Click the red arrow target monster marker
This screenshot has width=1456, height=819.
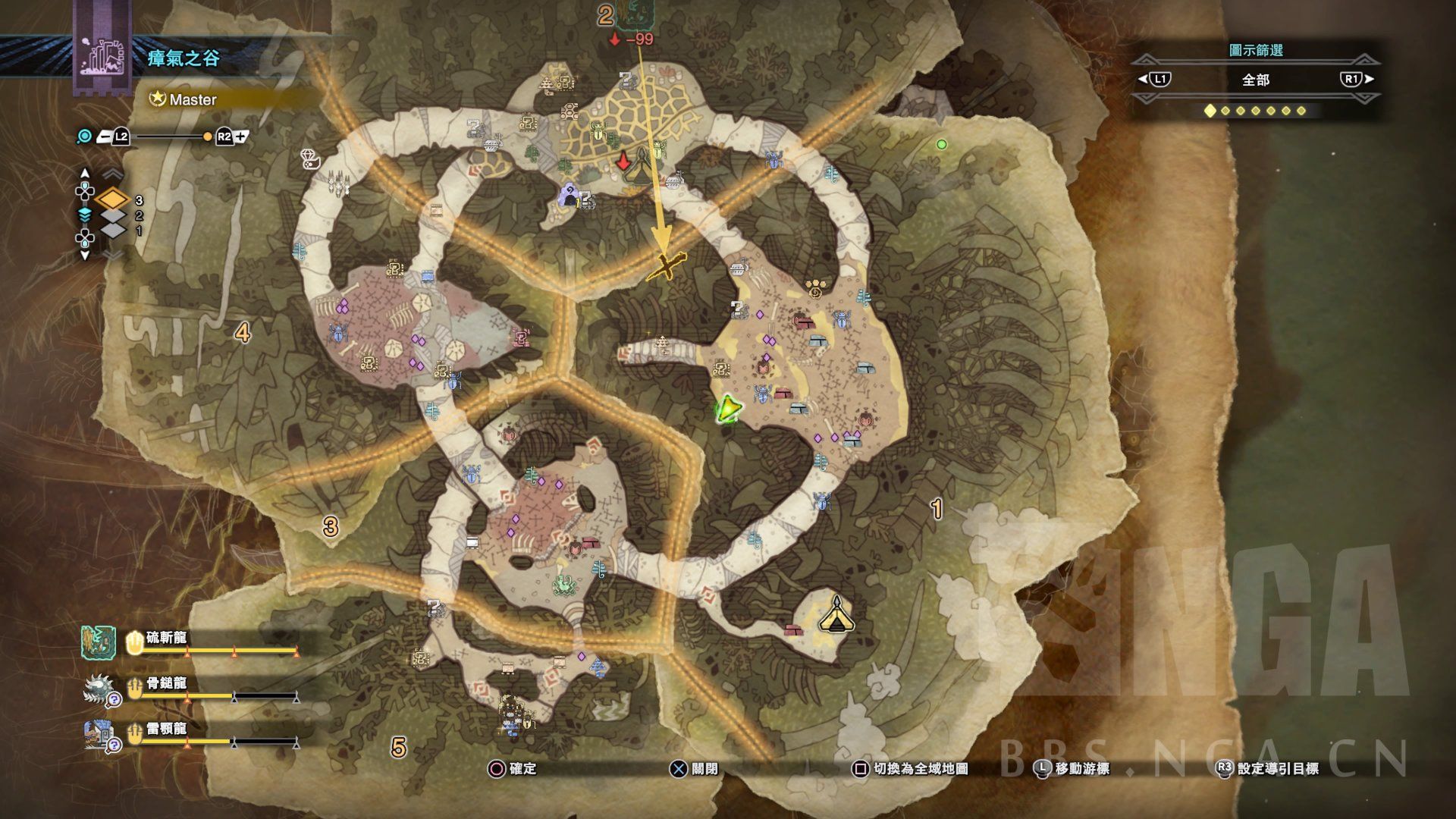(623, 161)
